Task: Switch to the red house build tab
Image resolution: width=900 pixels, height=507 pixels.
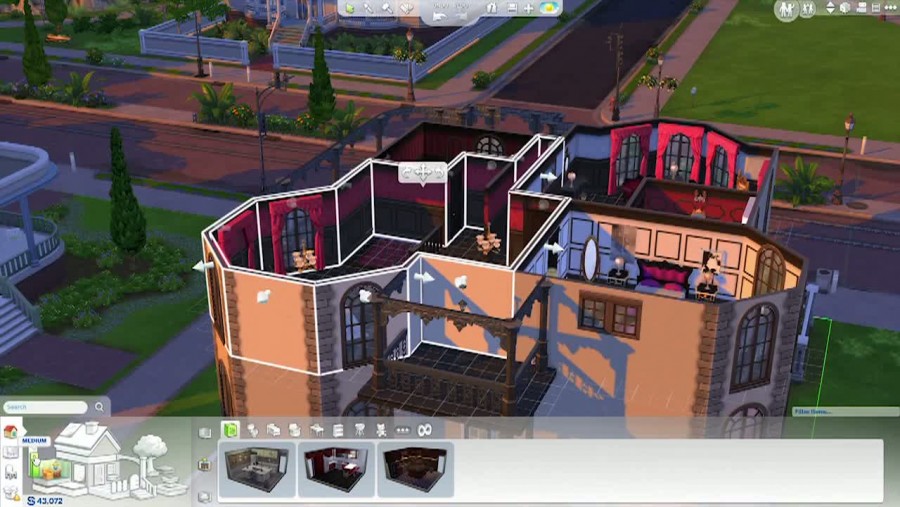Action: 11,432
